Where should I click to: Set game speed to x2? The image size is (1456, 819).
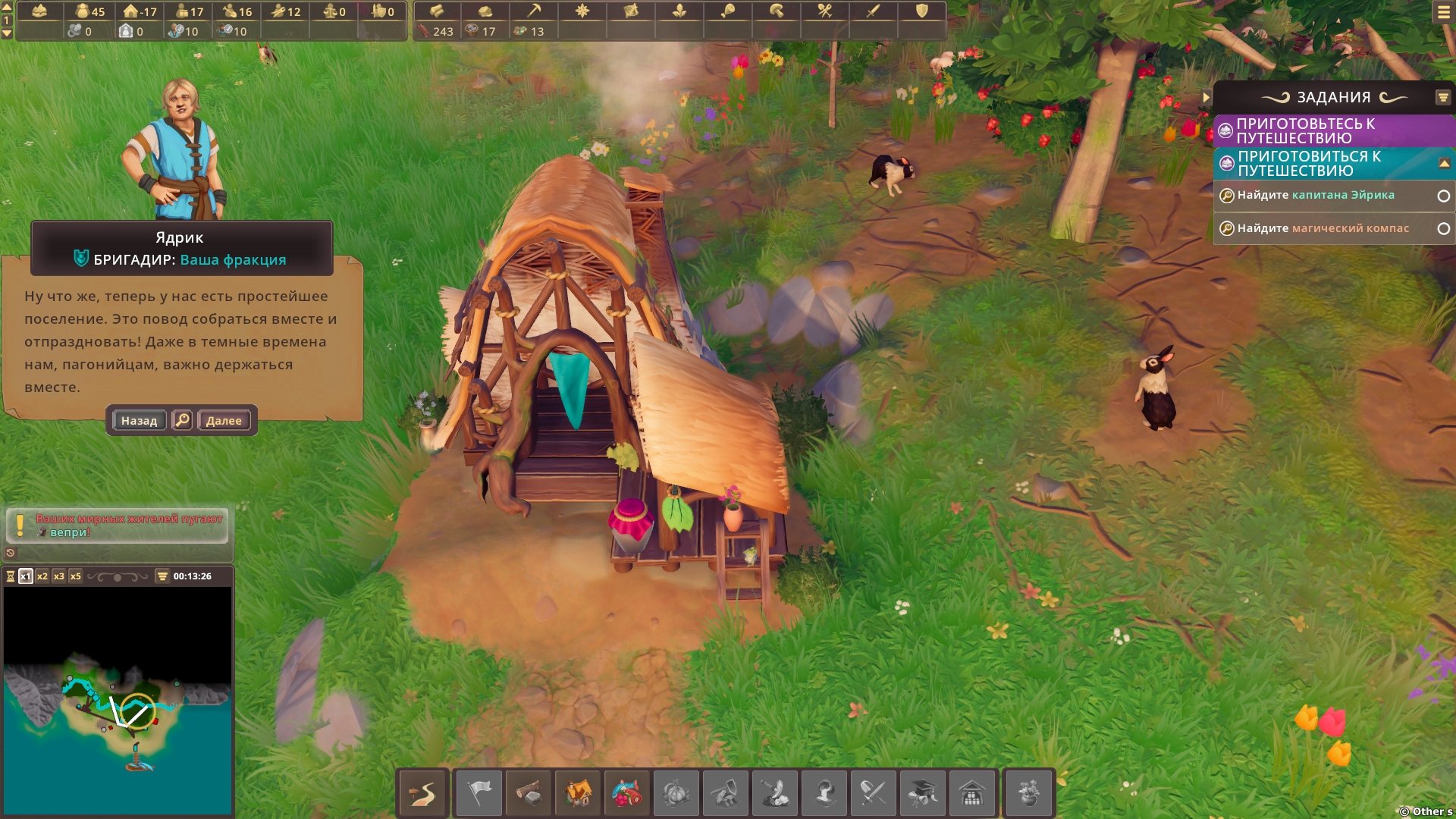pos(42,576)
